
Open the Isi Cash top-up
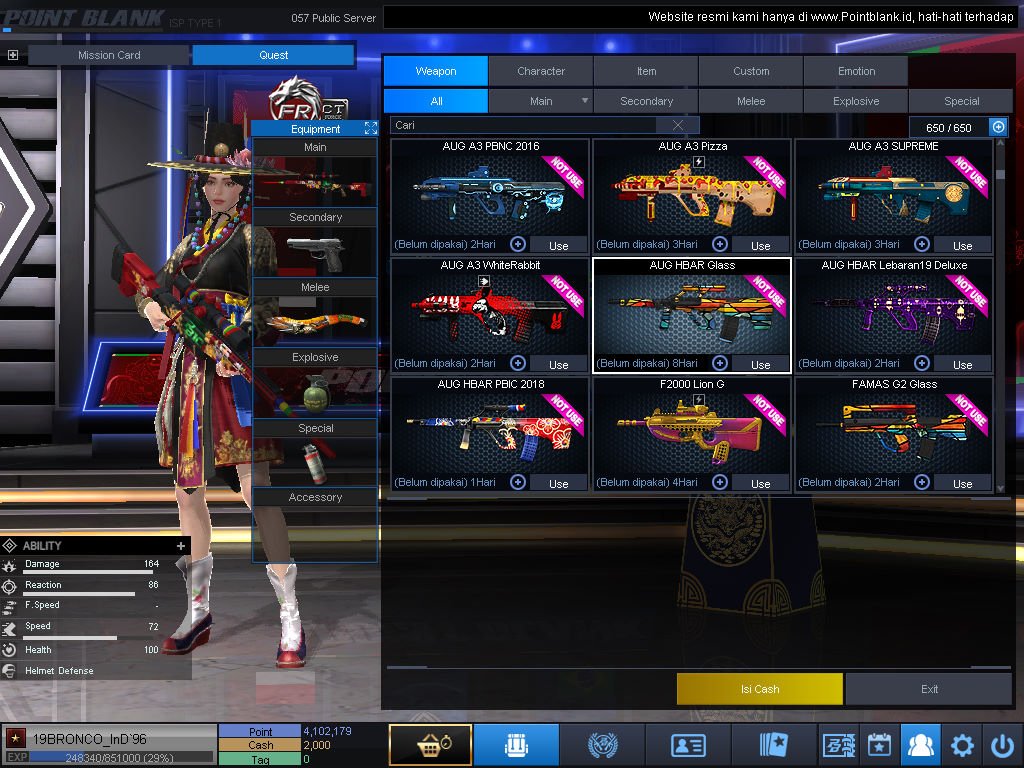(760, 689)
